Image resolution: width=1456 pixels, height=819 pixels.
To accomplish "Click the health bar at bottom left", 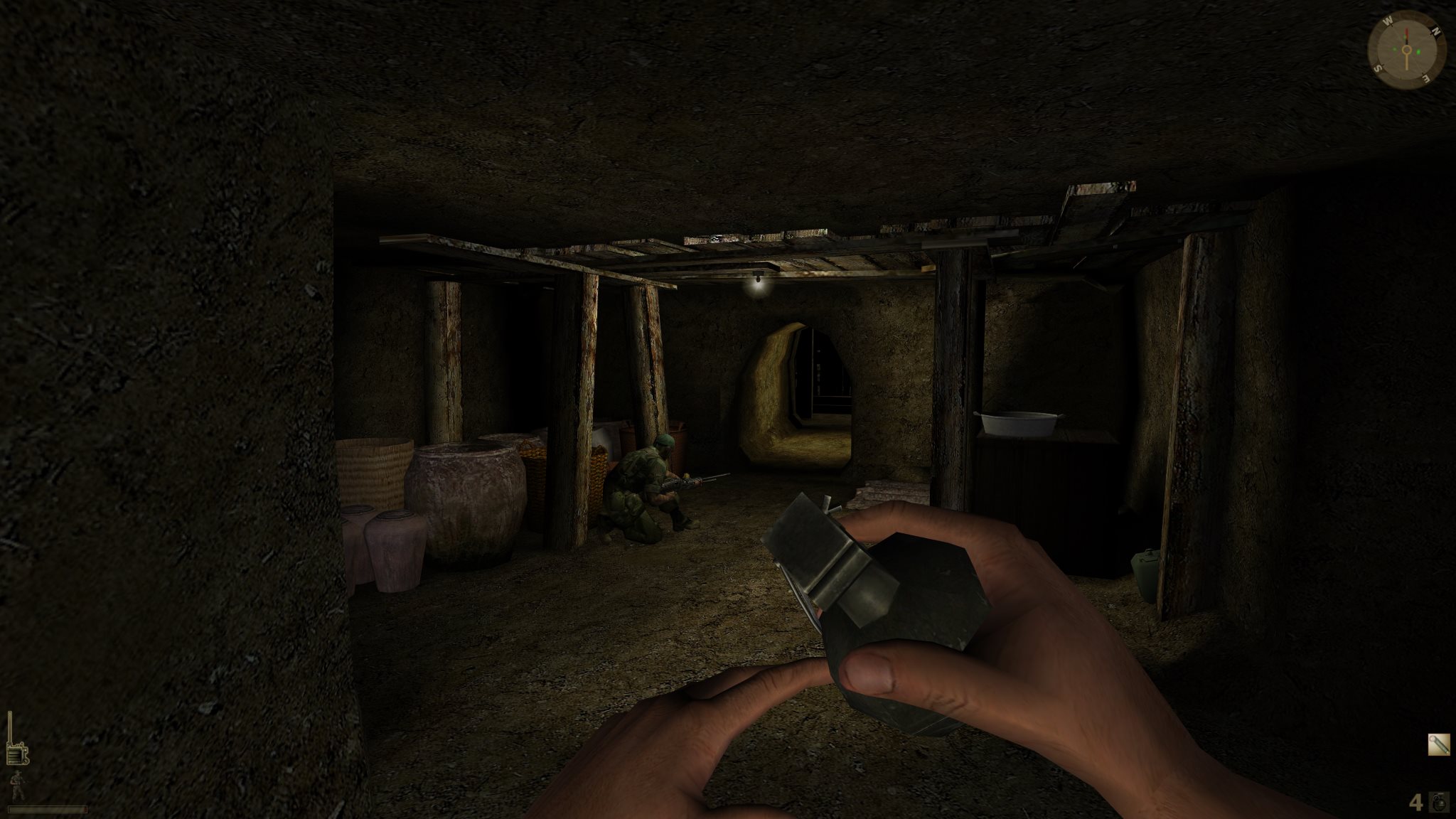I will tap(47, 810).
